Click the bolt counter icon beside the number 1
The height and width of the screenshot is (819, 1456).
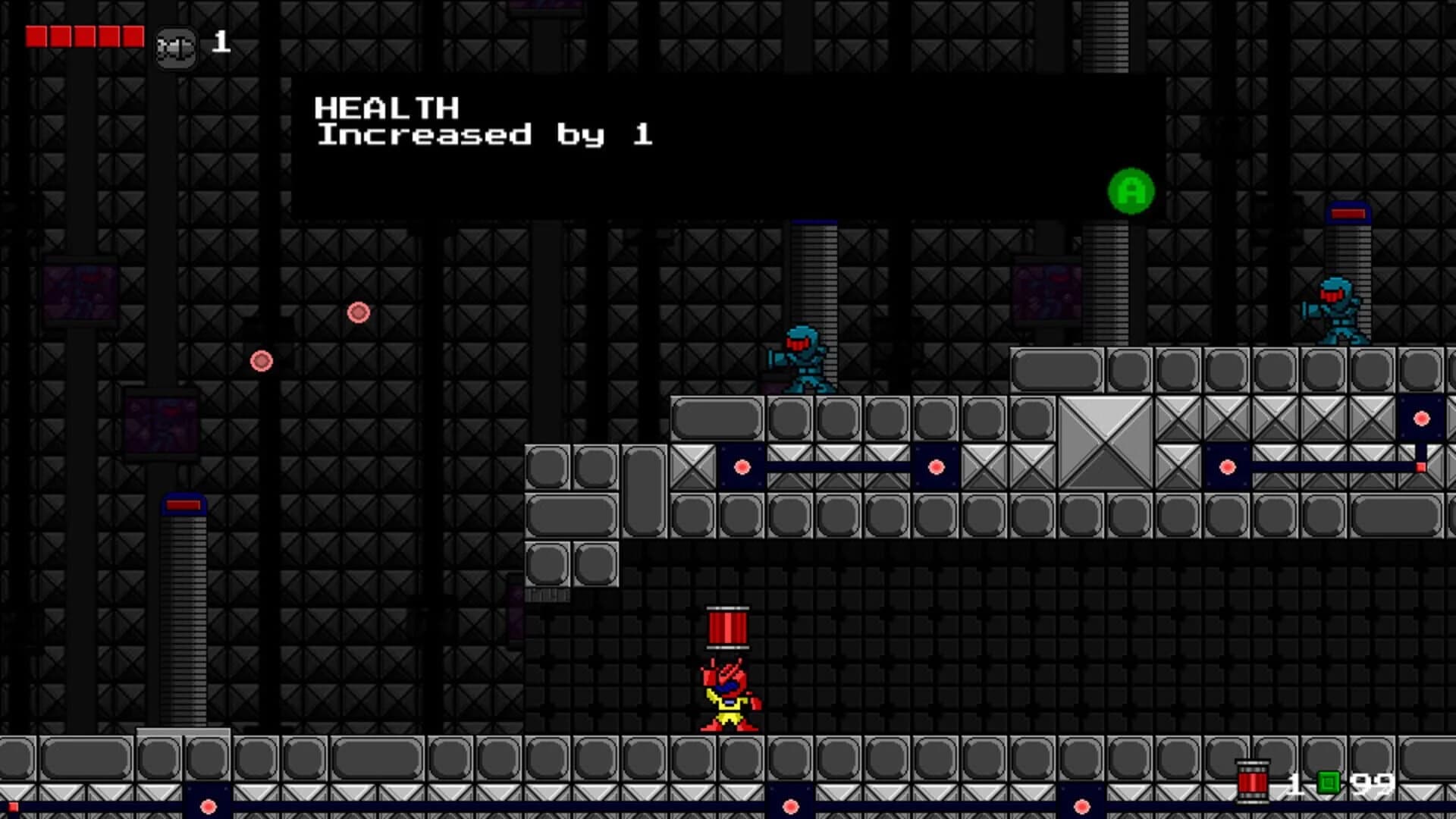pos(177,45)
